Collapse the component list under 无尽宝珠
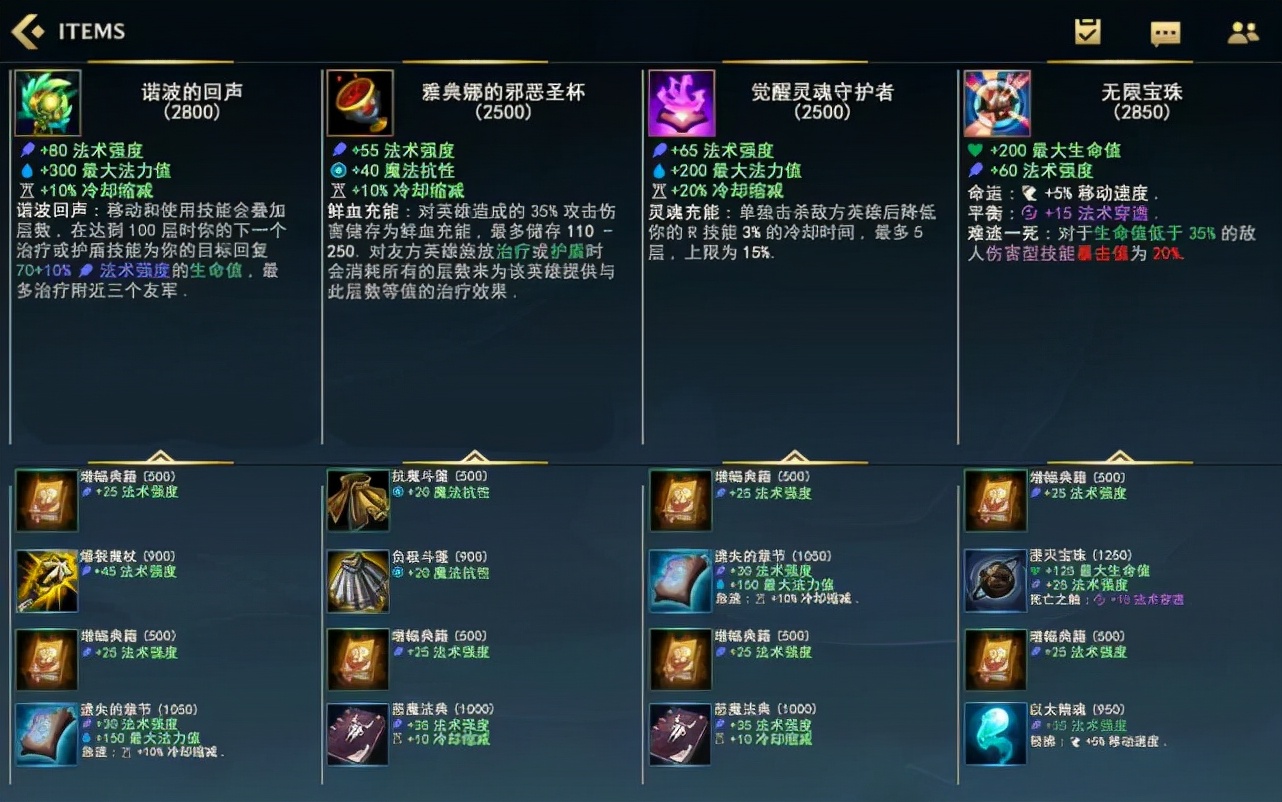The height and width of the screenshot is (802, 1282). click(1119, 455)
